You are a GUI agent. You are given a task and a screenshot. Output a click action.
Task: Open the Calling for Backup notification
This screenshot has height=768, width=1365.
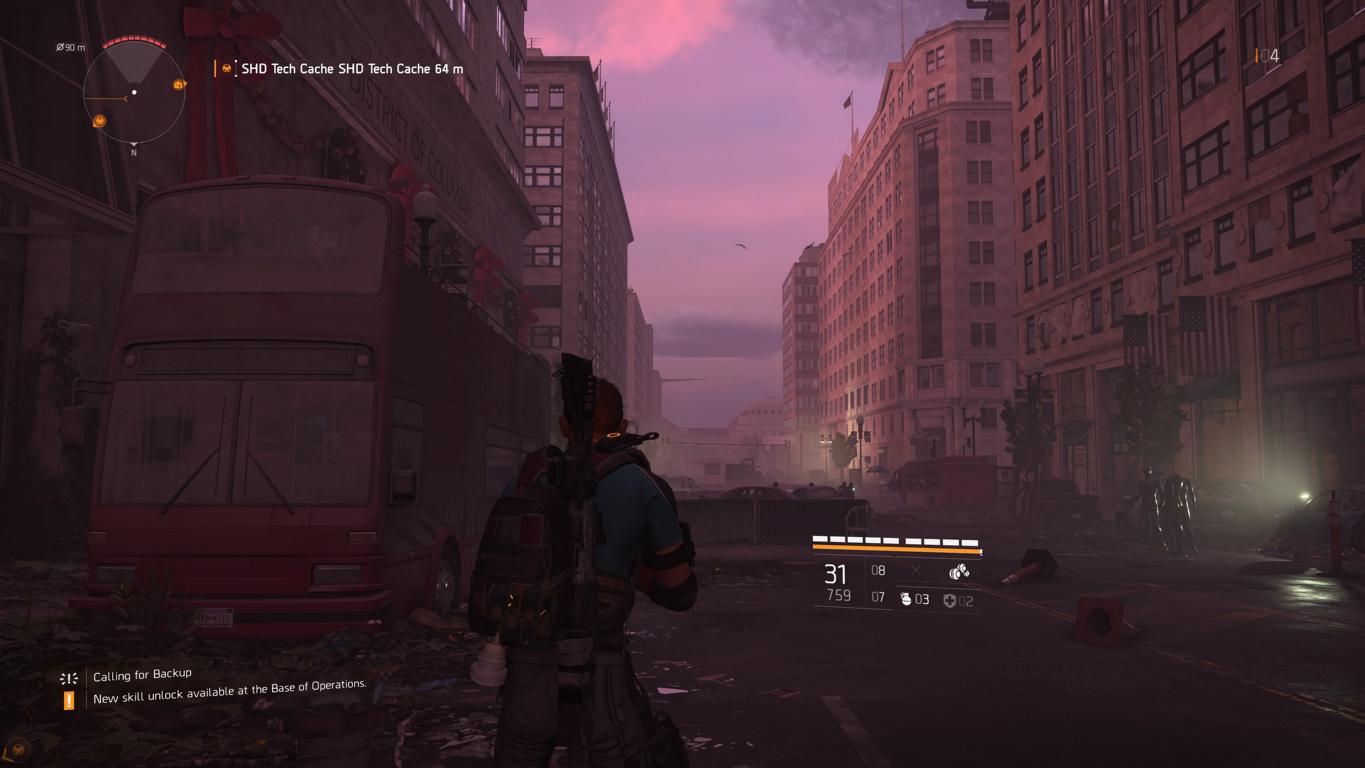[x=141, y=675]
